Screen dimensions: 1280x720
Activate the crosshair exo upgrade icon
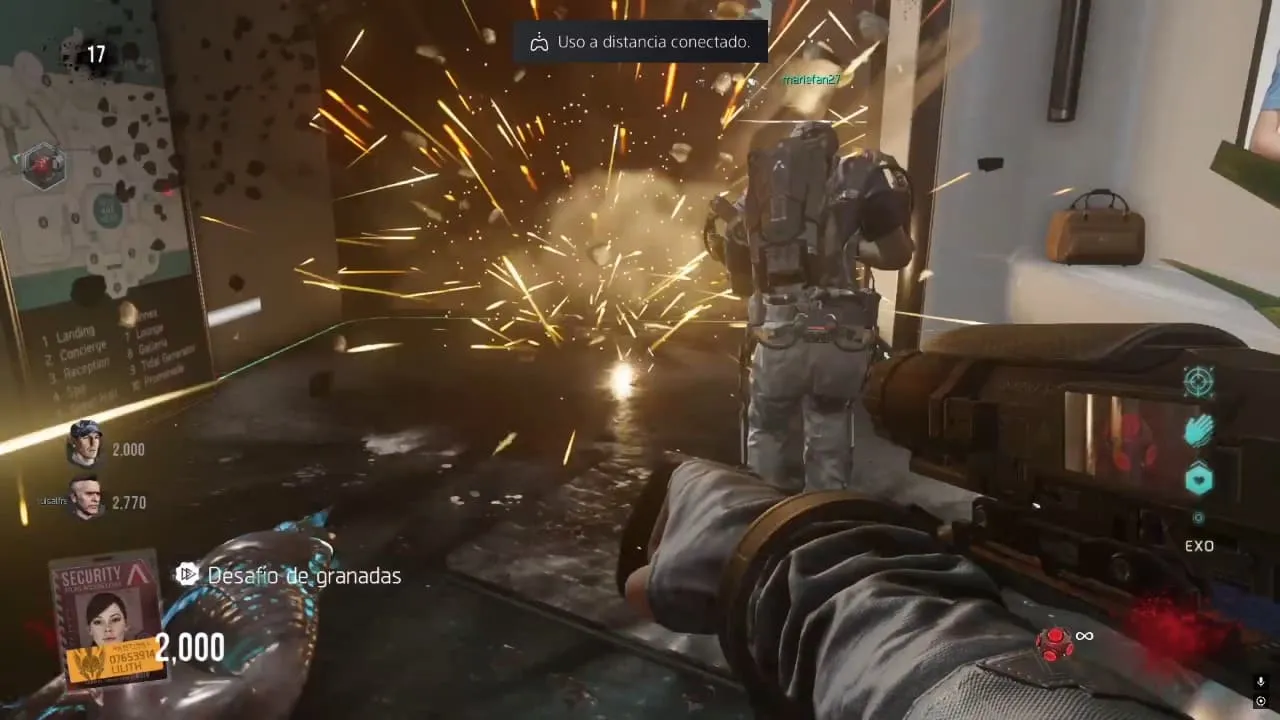click(1198, 381)
